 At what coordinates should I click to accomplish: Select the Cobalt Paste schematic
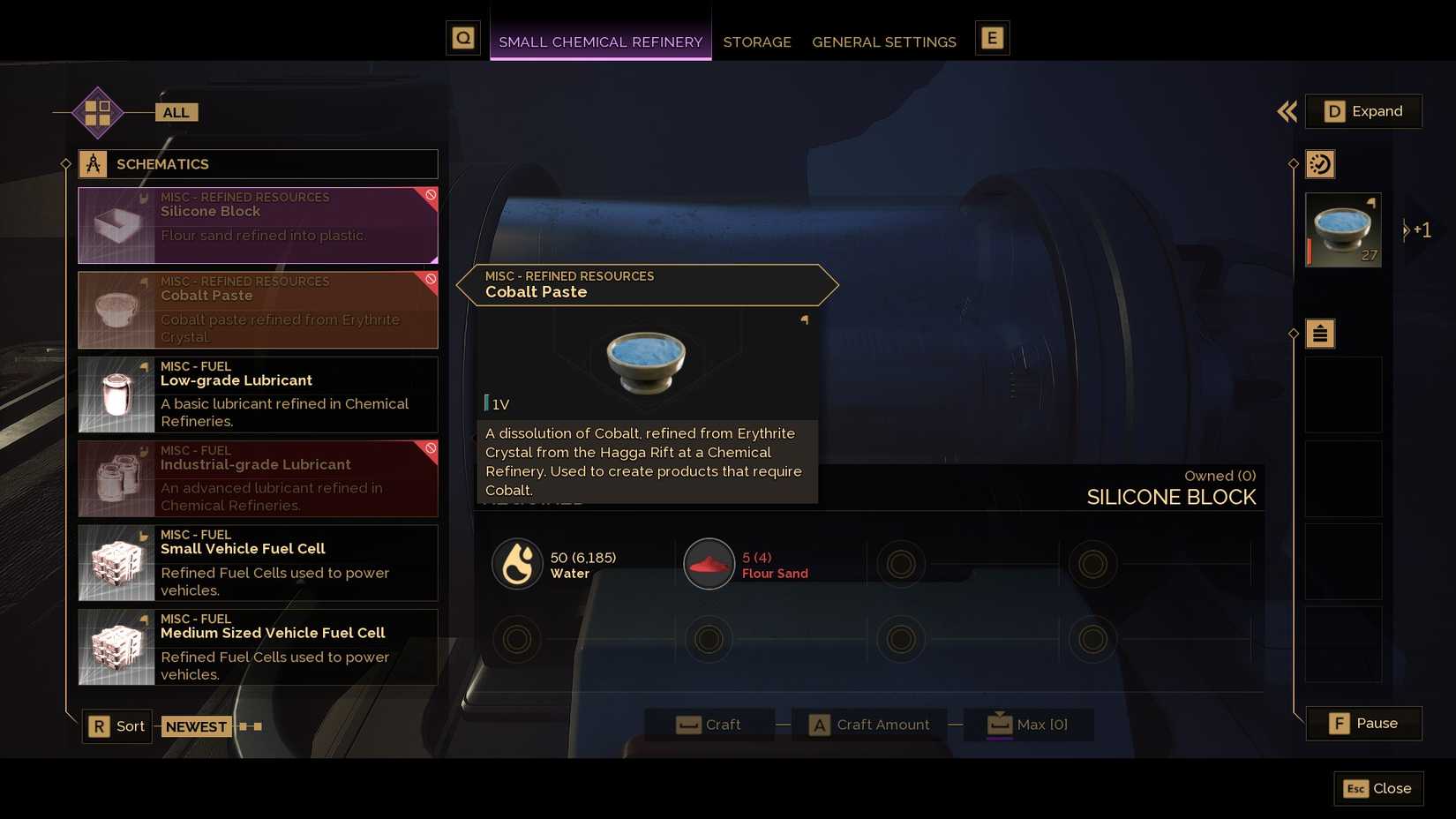tap(256, 309)
